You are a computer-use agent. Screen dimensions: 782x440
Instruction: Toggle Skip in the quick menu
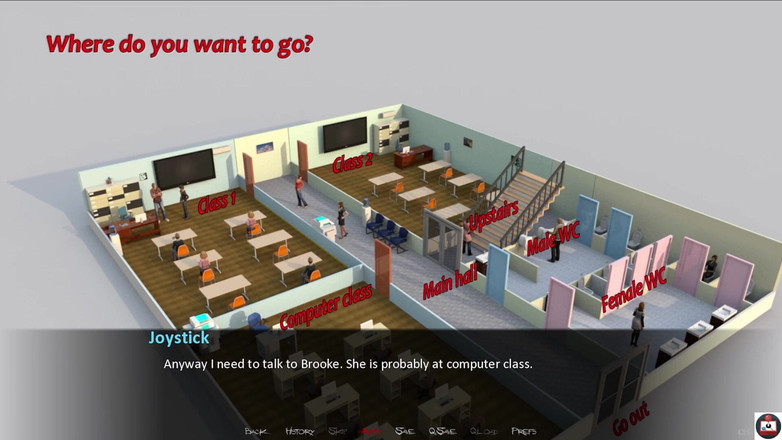pyautogui.click(x=338, y=431)
